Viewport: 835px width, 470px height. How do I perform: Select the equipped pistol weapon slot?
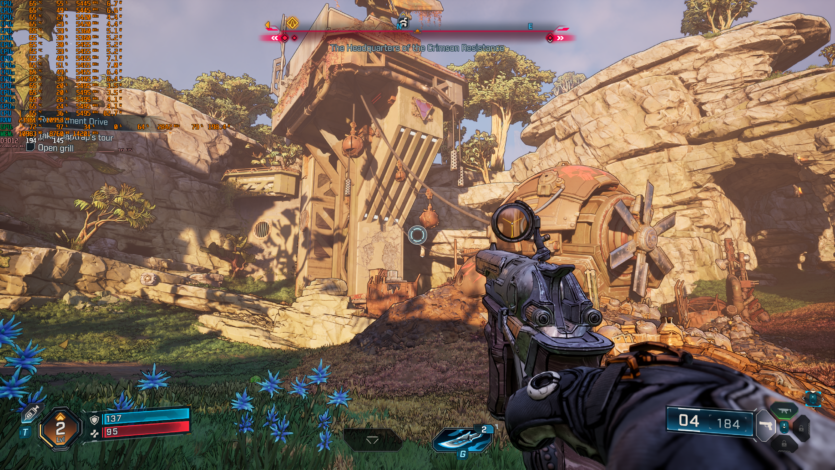tap(765, 426)
